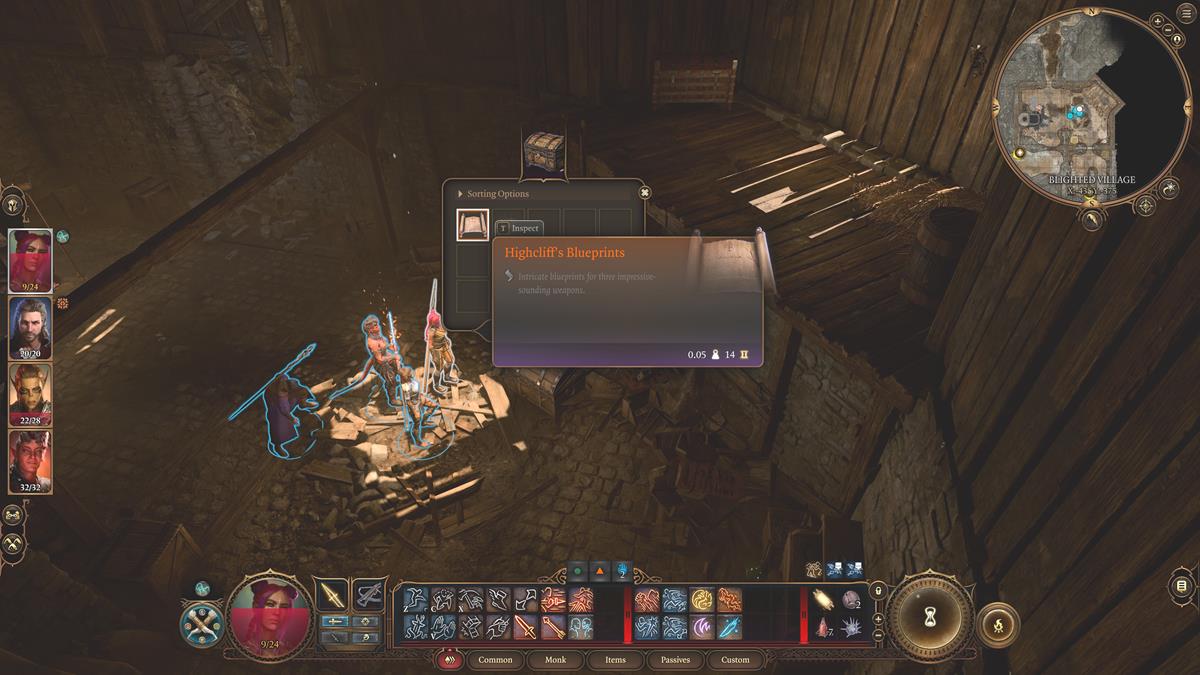Choose the red tiefling portrait with 32/32 HP
Image resolution: width=1200 pixels, height=675 pixels.
(x=30, y=459)
